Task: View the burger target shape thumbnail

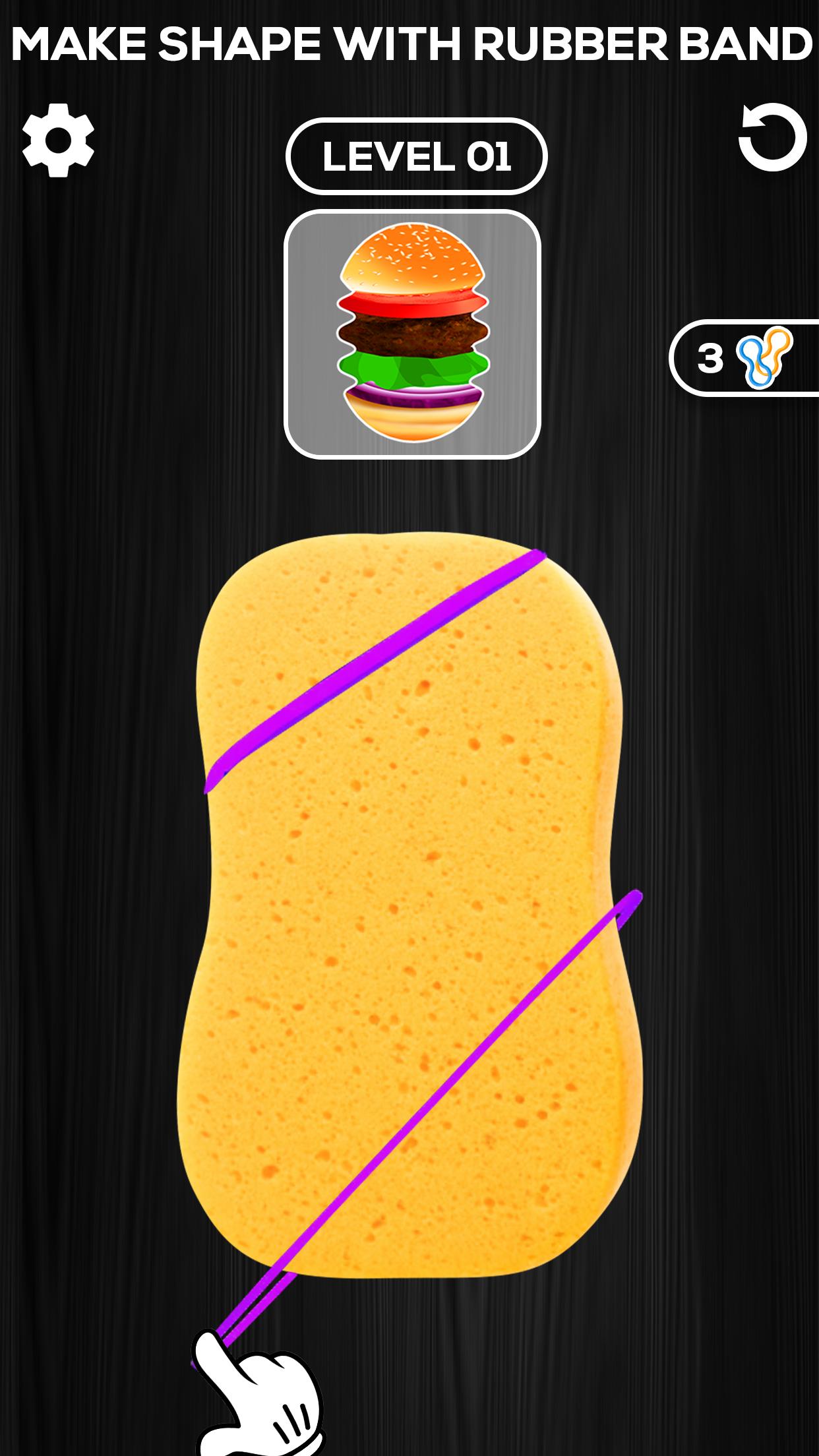Action: click(412, 334)
